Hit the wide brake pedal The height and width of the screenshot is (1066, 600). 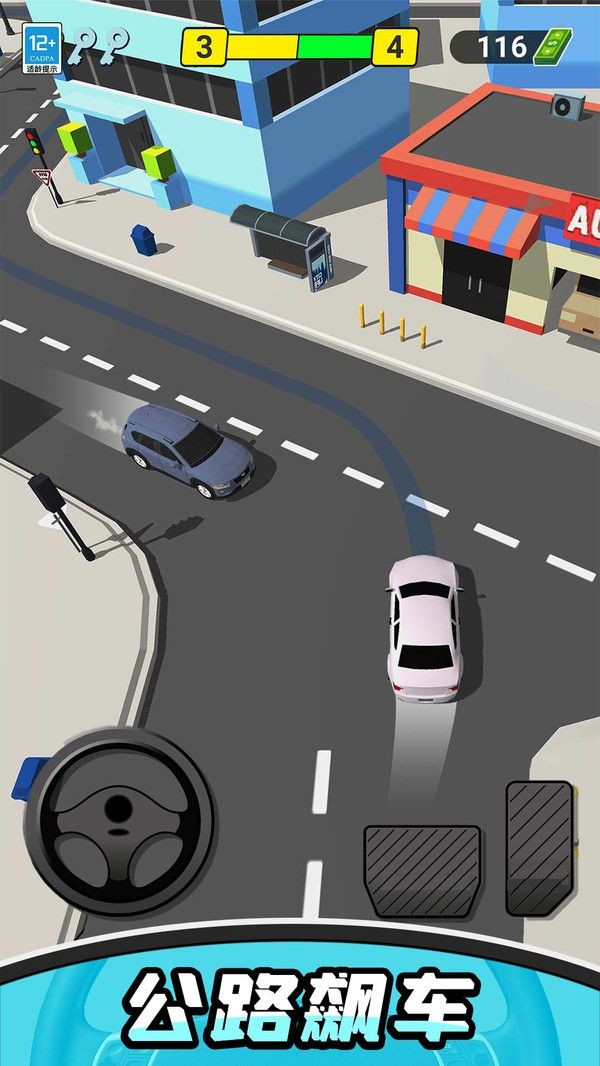(422, 870)
